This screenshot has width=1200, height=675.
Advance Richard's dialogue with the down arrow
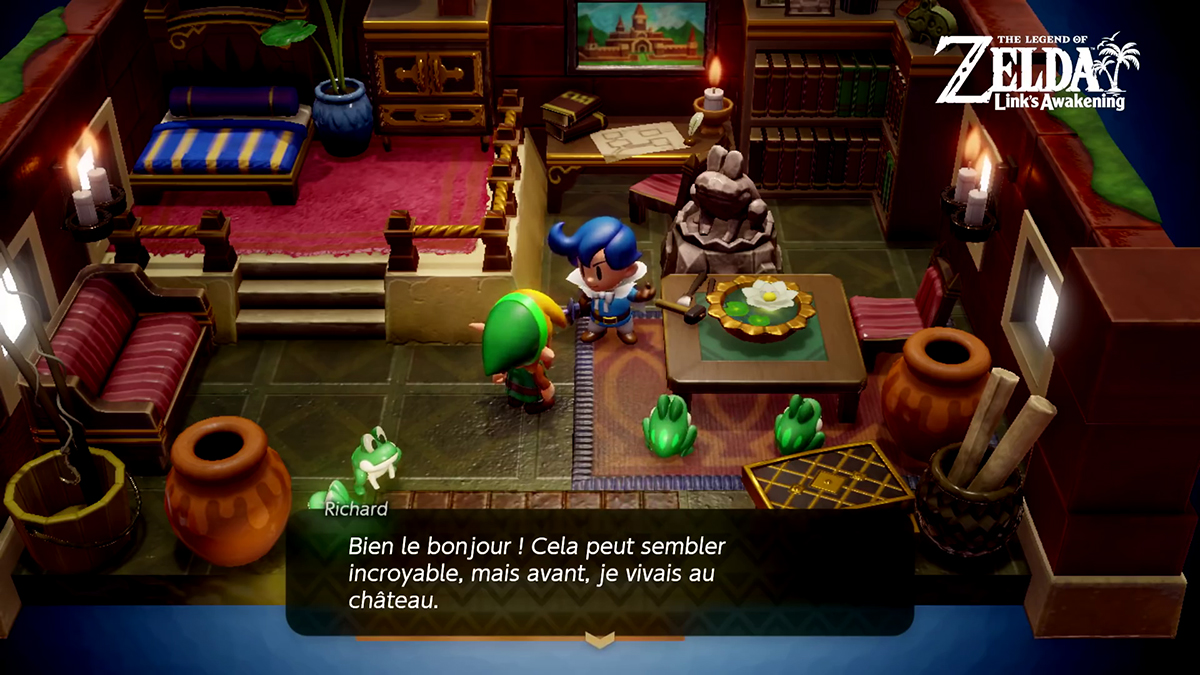[x=599, y=639]
